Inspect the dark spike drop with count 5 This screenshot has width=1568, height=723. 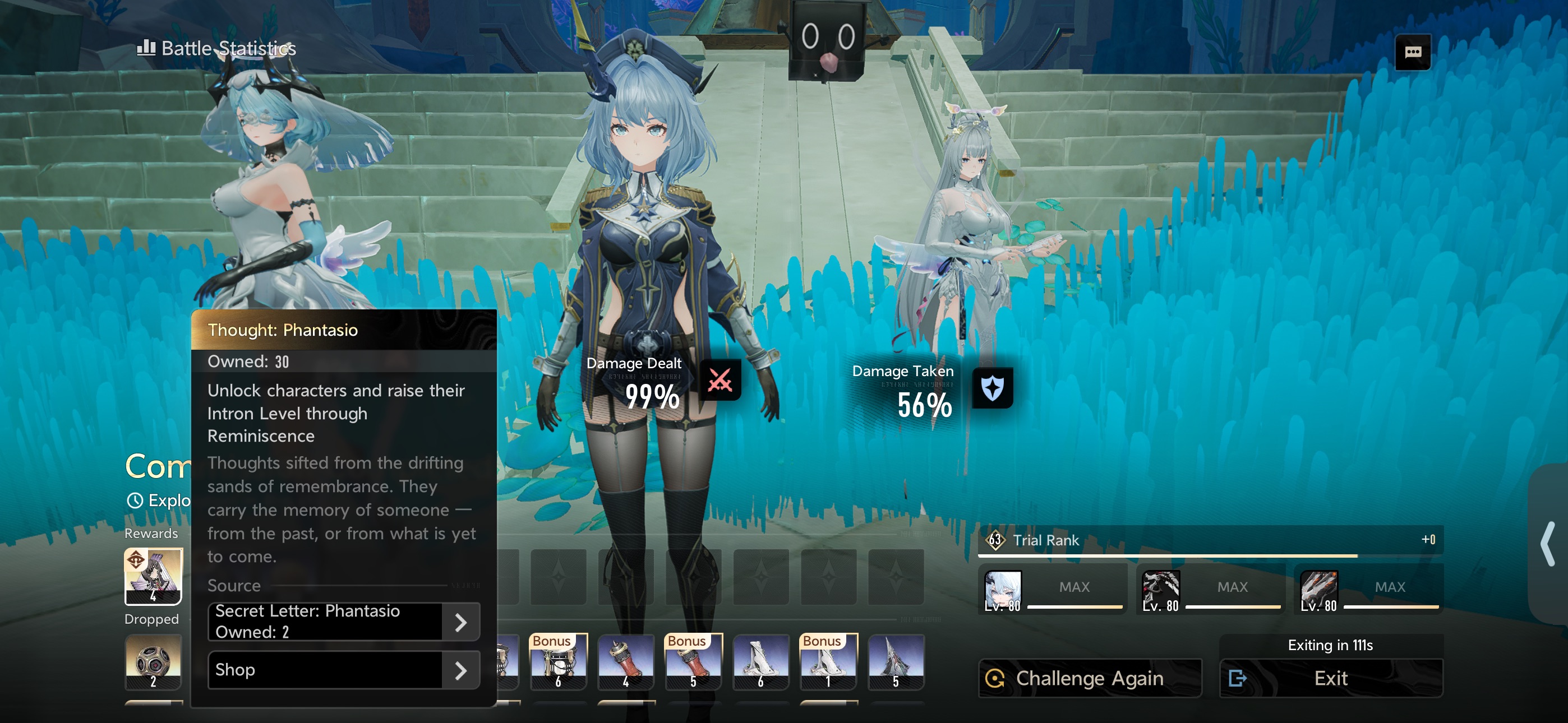(x=896, y=661)
